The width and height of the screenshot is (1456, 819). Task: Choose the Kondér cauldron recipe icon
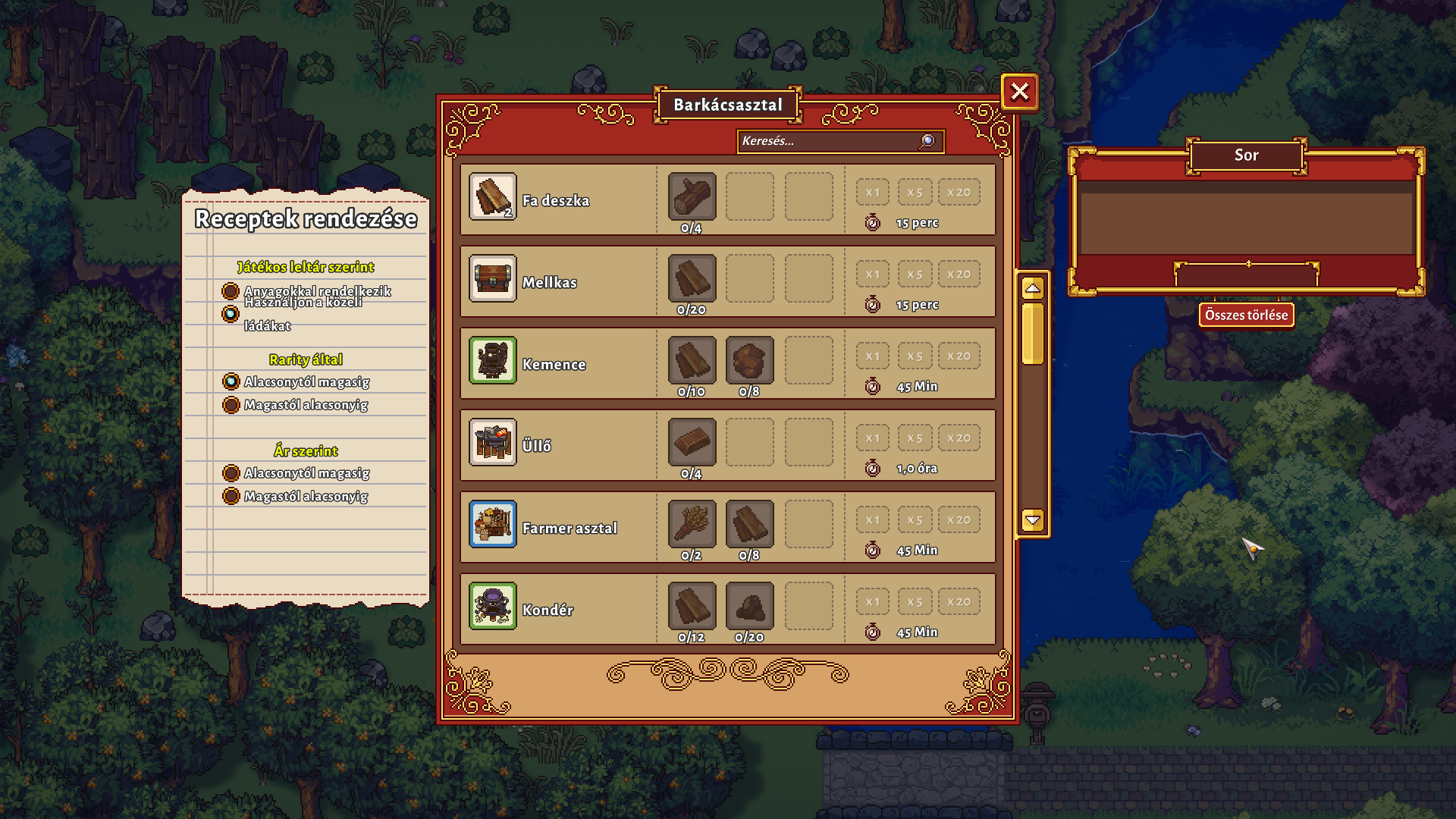[x=492, y=606]
